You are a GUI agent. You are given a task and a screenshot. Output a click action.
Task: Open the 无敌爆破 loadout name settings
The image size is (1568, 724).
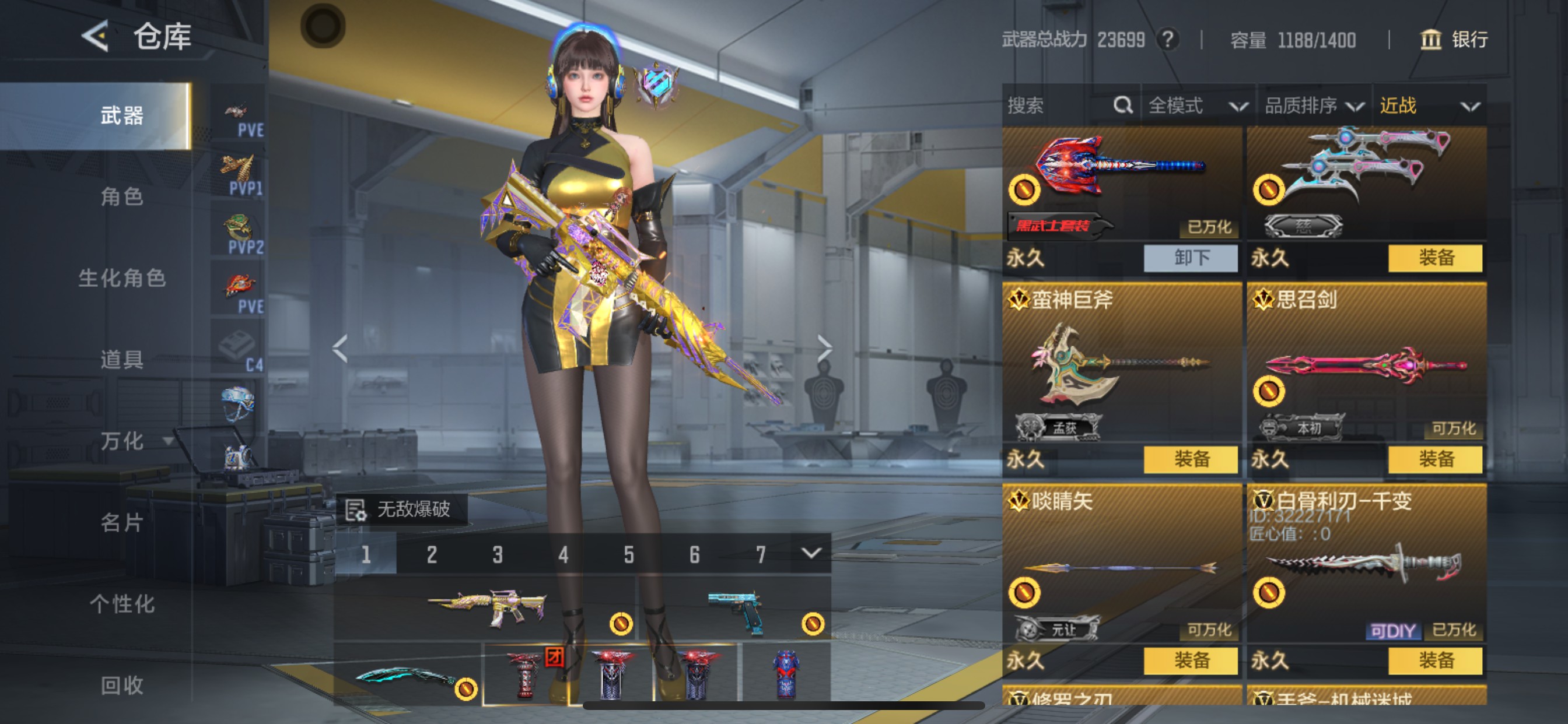coord(402,509)
